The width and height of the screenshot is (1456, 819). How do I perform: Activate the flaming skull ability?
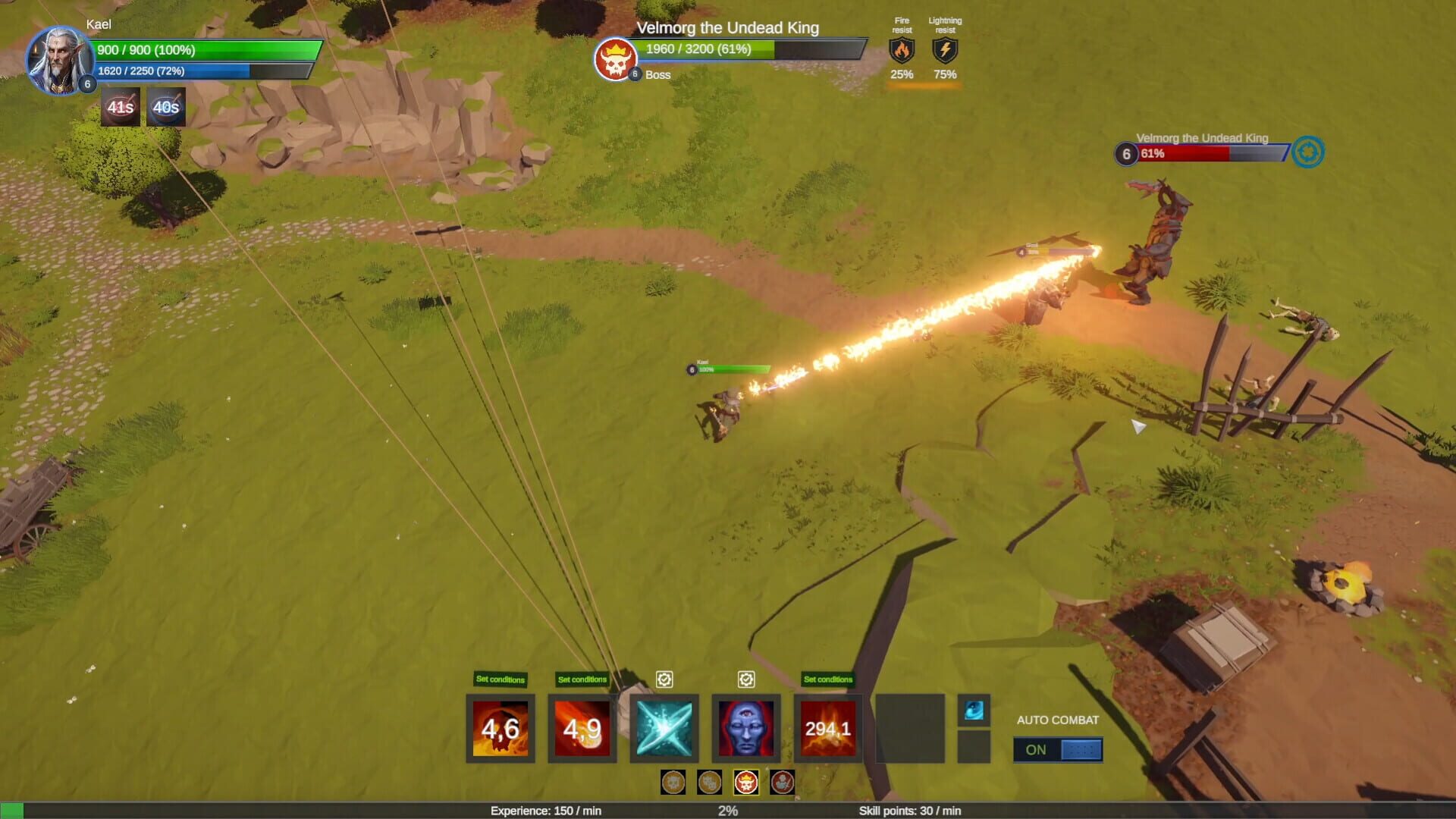pyautogui.click(x=500, y=728)
